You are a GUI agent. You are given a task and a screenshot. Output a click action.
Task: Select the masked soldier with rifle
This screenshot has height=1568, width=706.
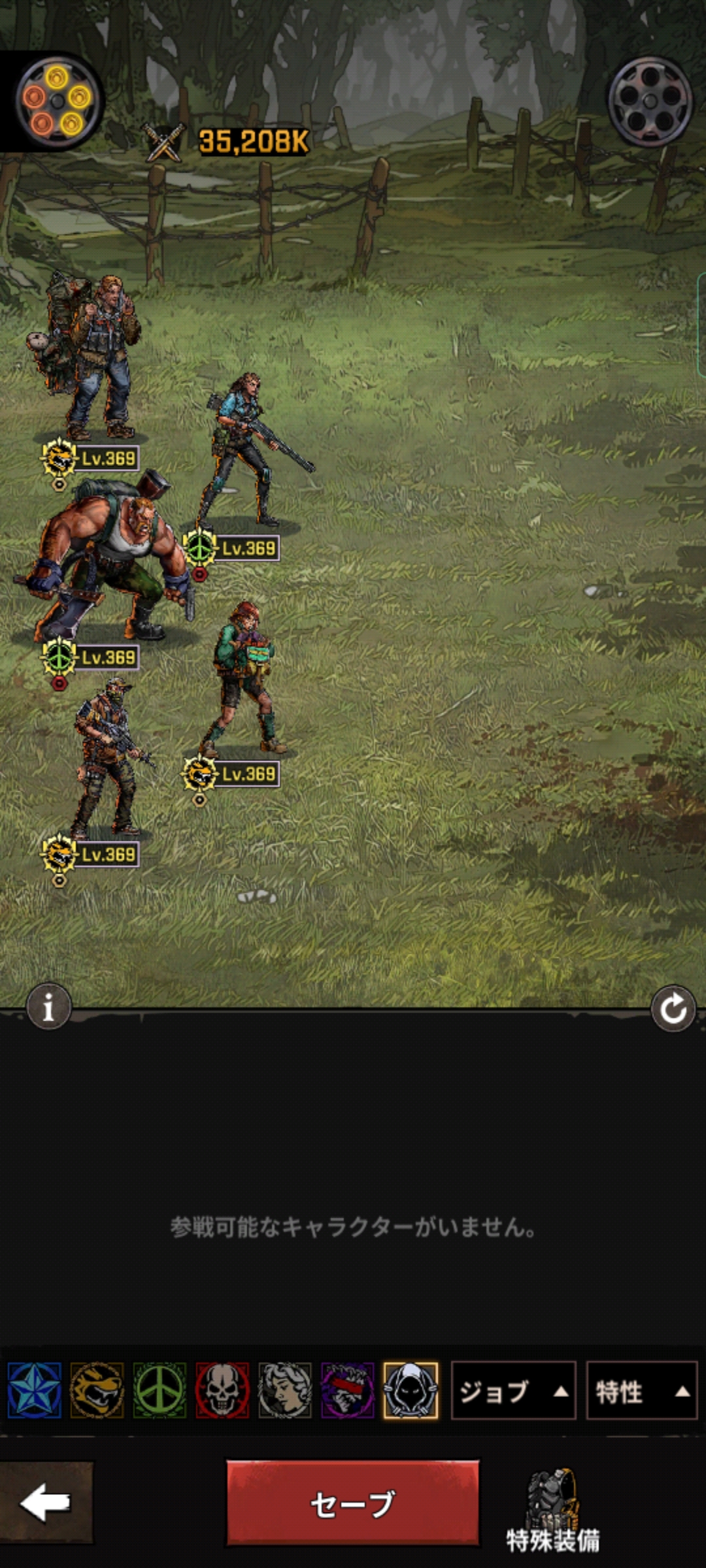106,758
